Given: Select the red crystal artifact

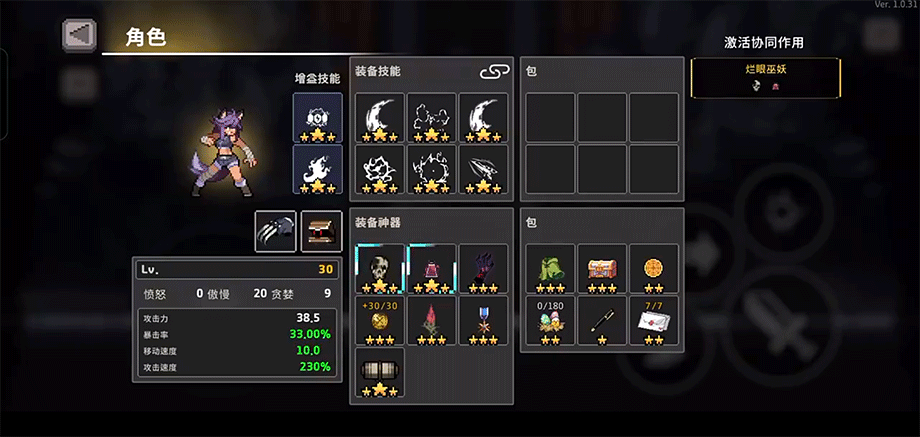Looking at the screenshot, I should [x=432, y=319].
